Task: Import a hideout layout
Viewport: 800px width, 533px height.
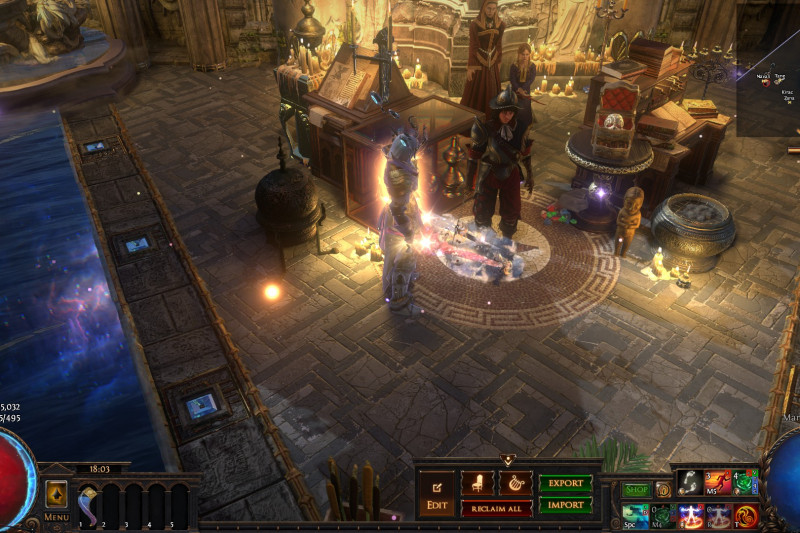Action: click(565, 505)
